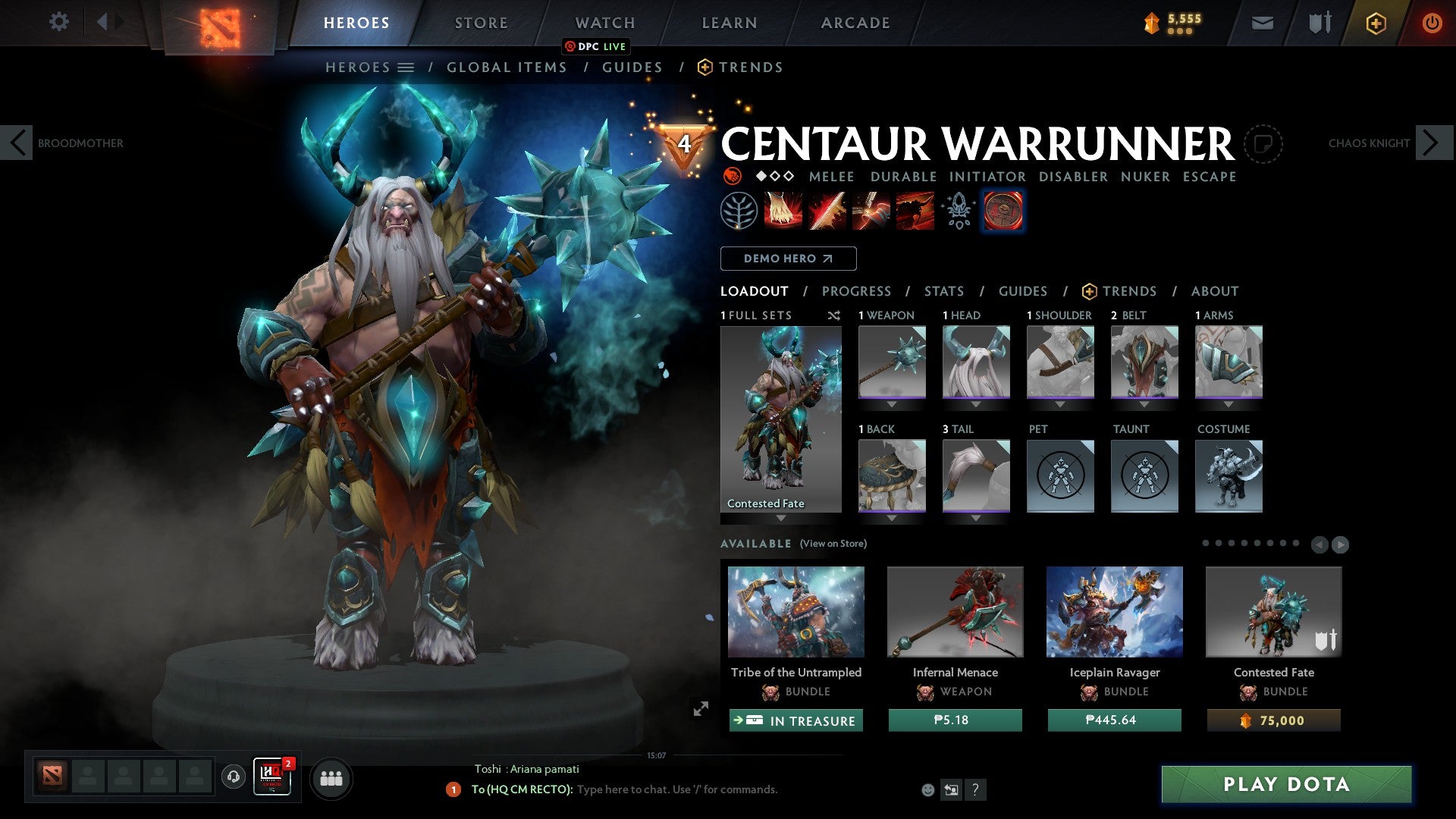The height and width of the screenshot is (819, 1456).
Task: Open the mail notifications icon in top bar
Action: pyautogui.click(x=1262, y=23)
